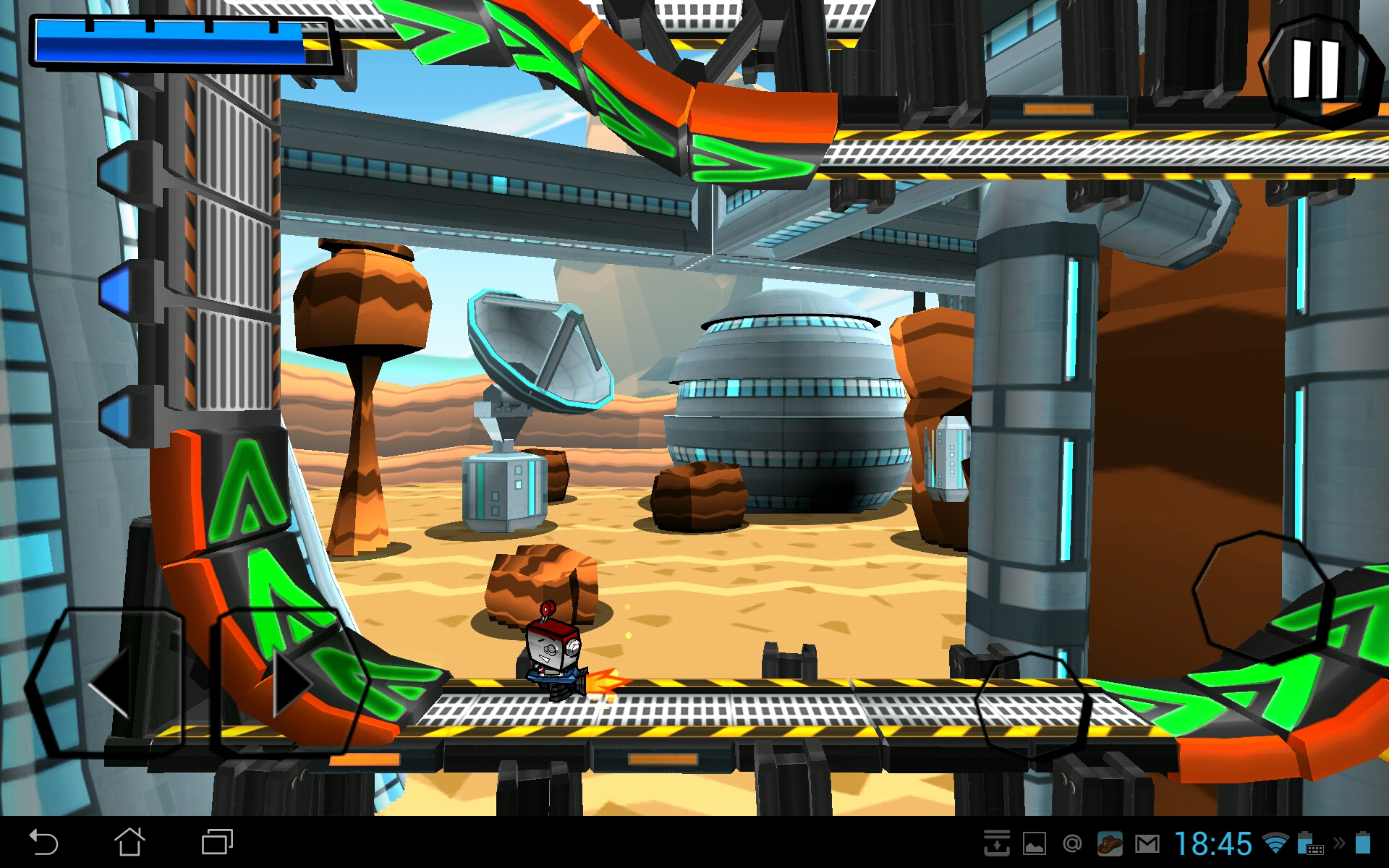Tap the left arrow movement button
This screenshot has width=1389, height=868.
click(107, 682)
